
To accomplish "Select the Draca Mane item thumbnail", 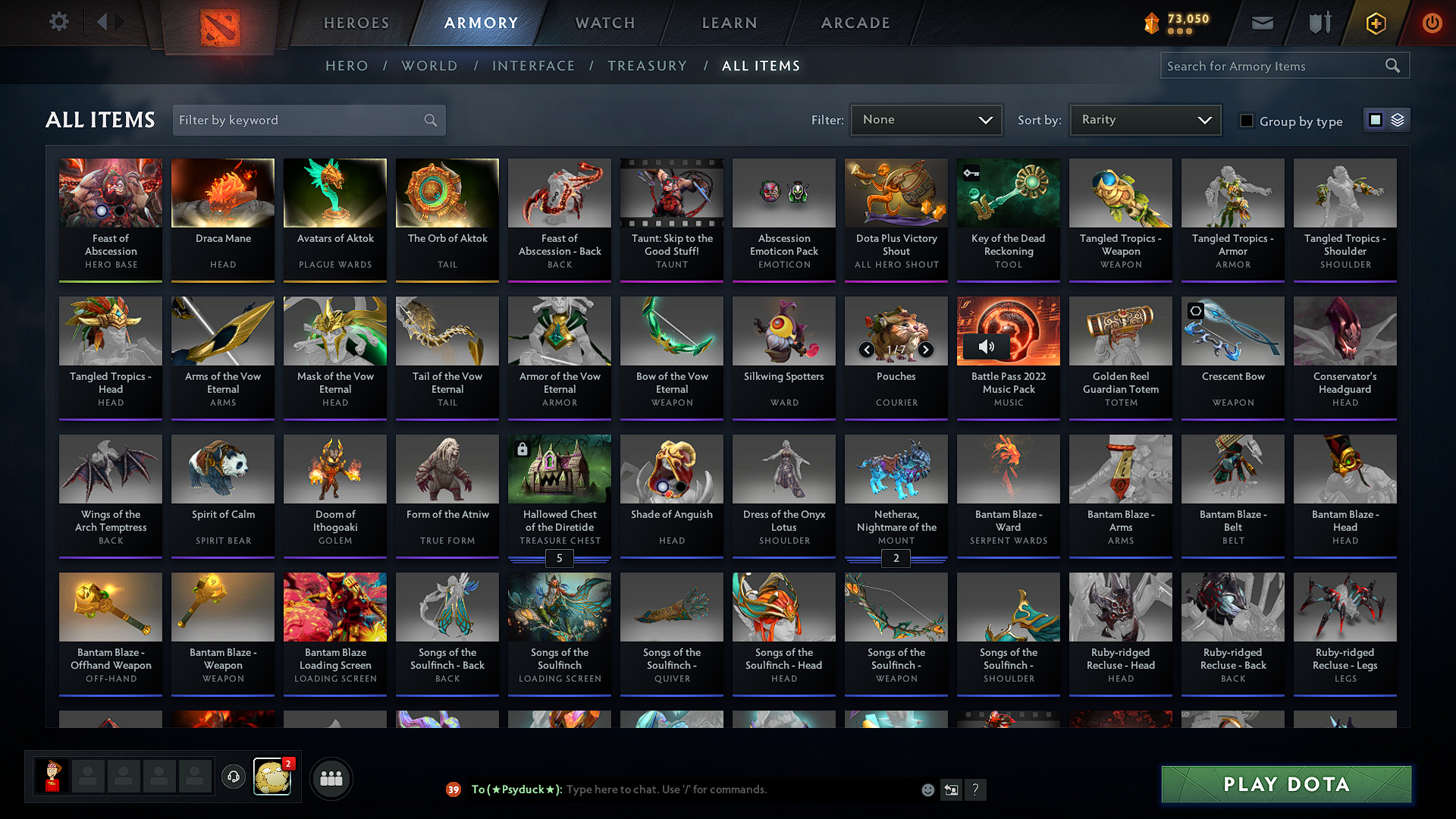I will pos(222,193).
